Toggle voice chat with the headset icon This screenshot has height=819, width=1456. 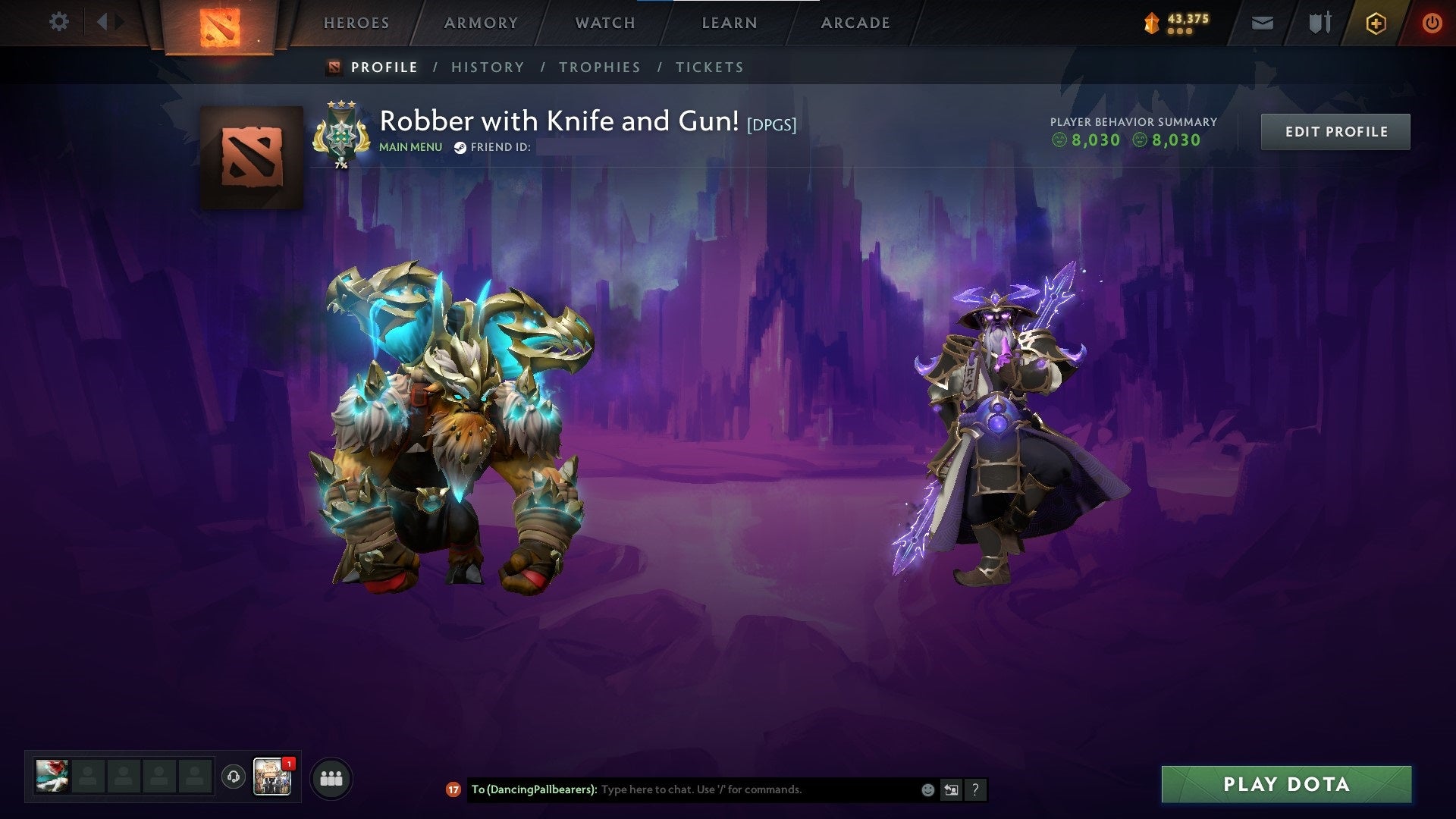pos(232,775)
